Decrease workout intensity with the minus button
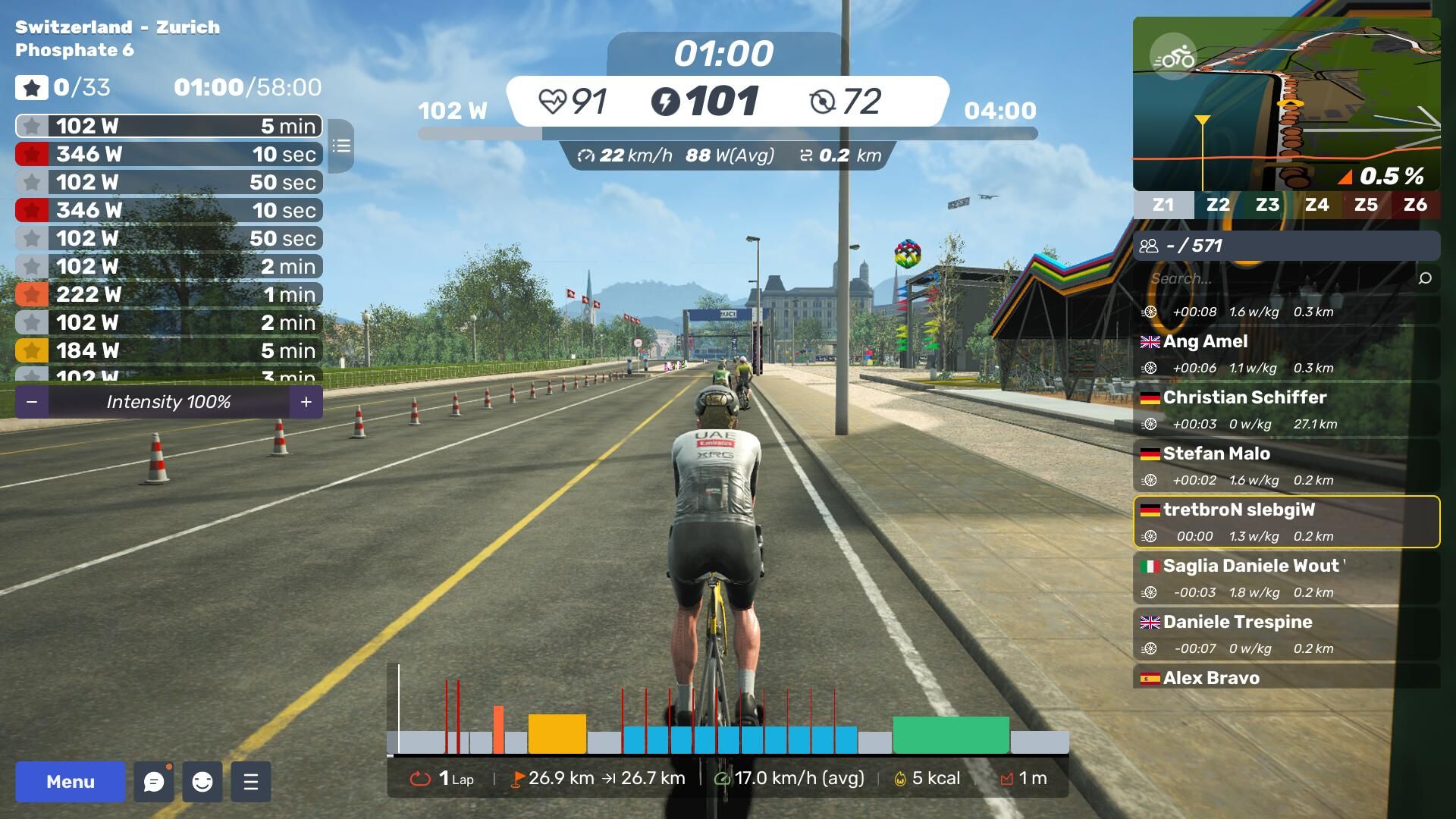Screen dimensions: 1456x819 click(x=32, y=402)
